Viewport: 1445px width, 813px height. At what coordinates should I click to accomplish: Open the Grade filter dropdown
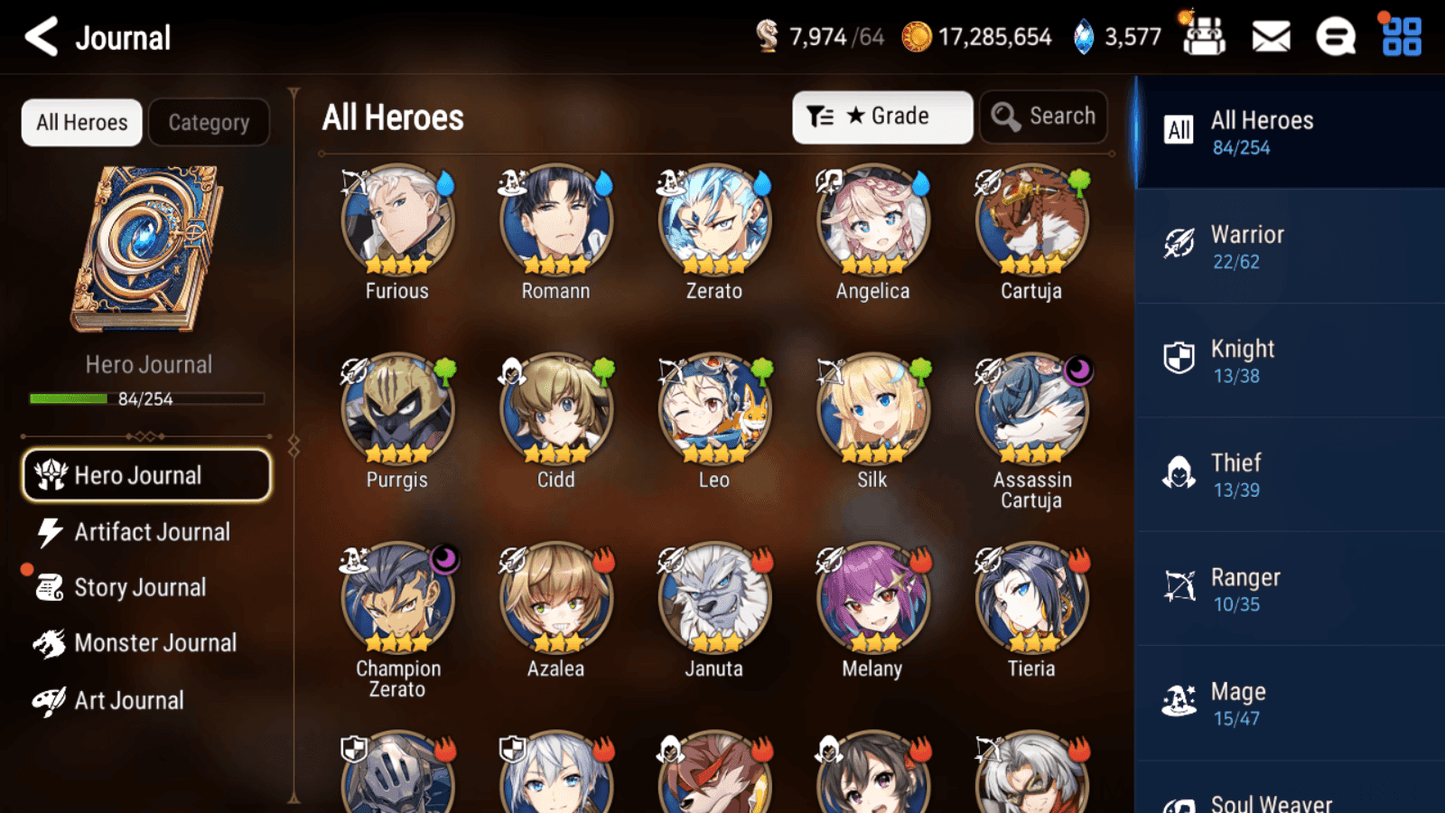882,117
